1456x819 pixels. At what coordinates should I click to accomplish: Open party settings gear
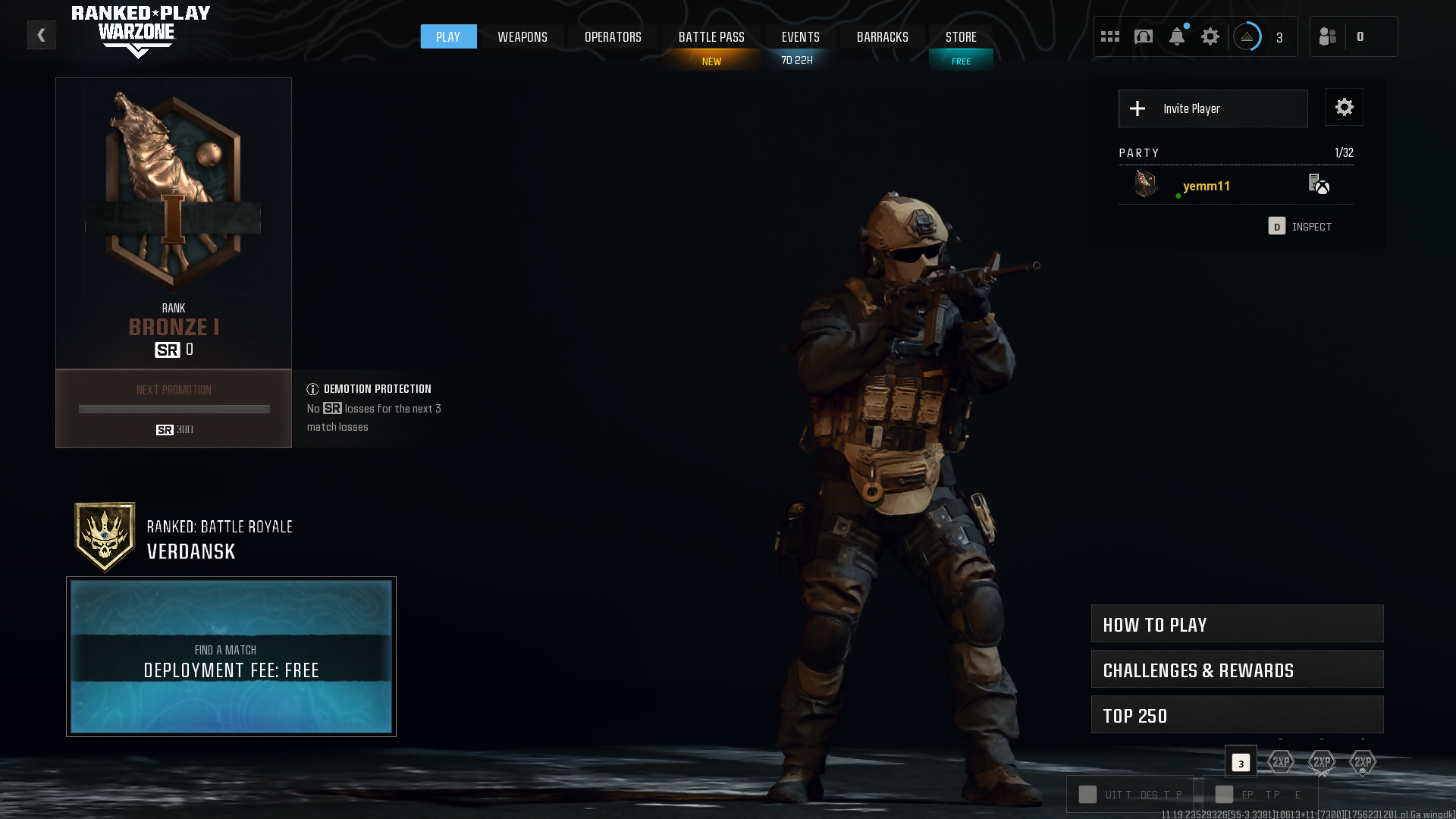(x=1344, y=107)
